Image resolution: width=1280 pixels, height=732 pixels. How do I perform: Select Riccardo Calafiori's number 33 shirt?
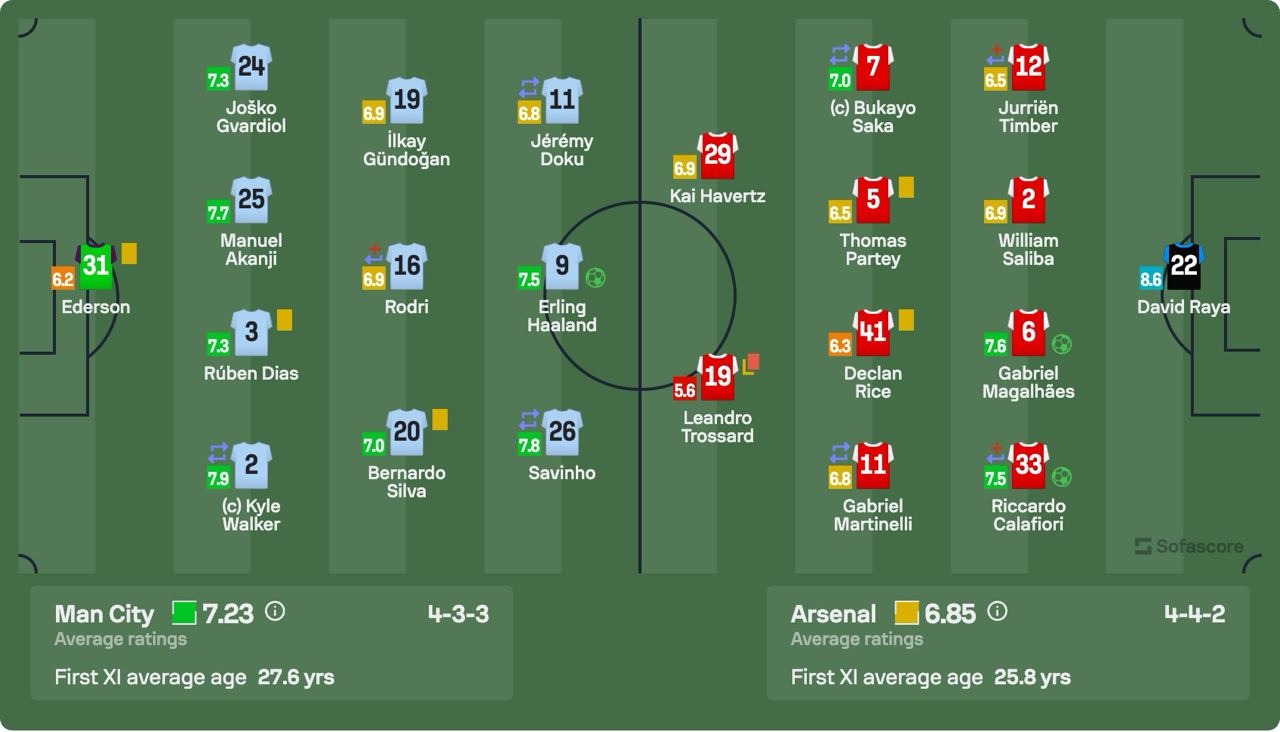tap(1028, 466)
